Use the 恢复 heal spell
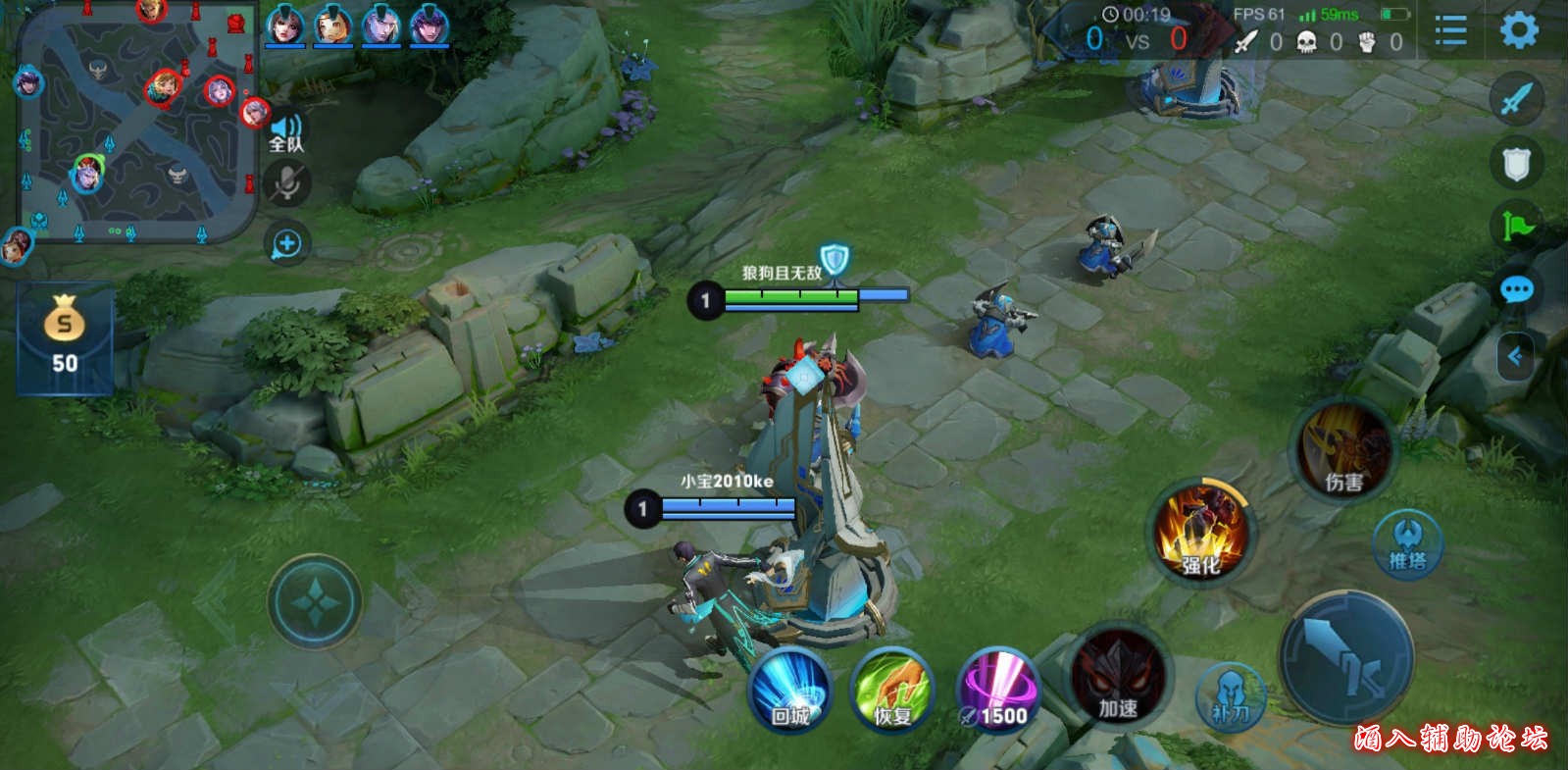The height and width of the screenshot is (770, 1568). [x=892, y=690]
